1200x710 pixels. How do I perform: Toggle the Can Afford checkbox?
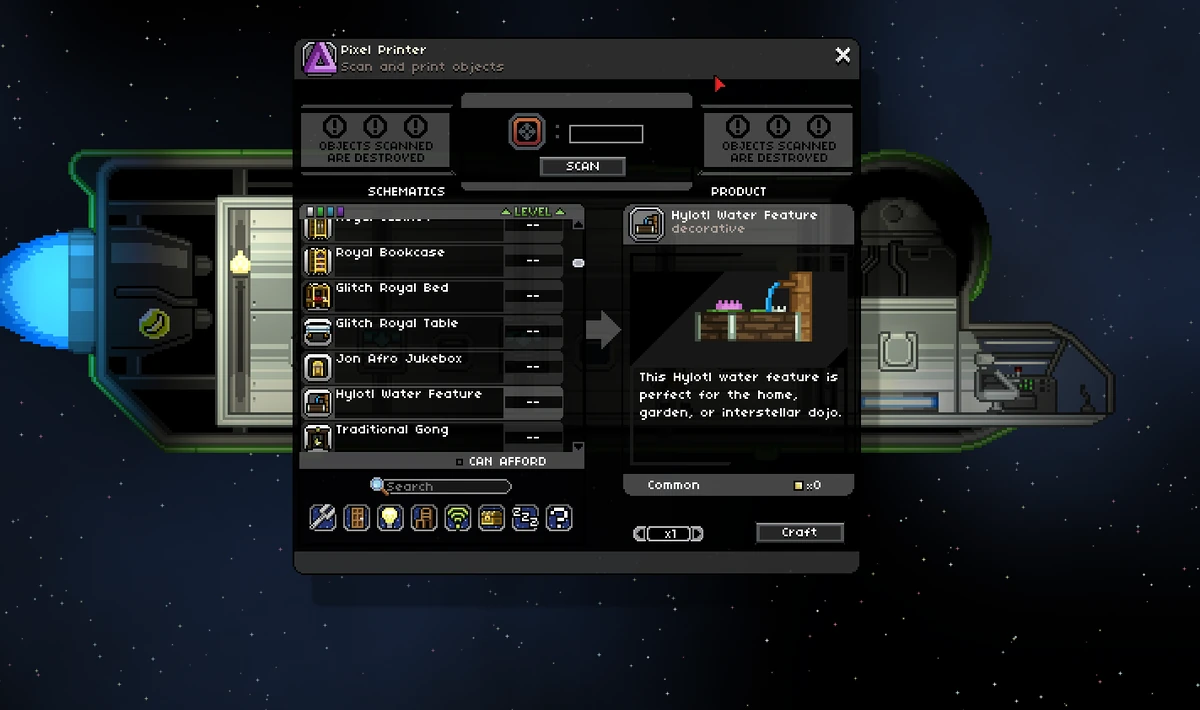click(459, 462)
